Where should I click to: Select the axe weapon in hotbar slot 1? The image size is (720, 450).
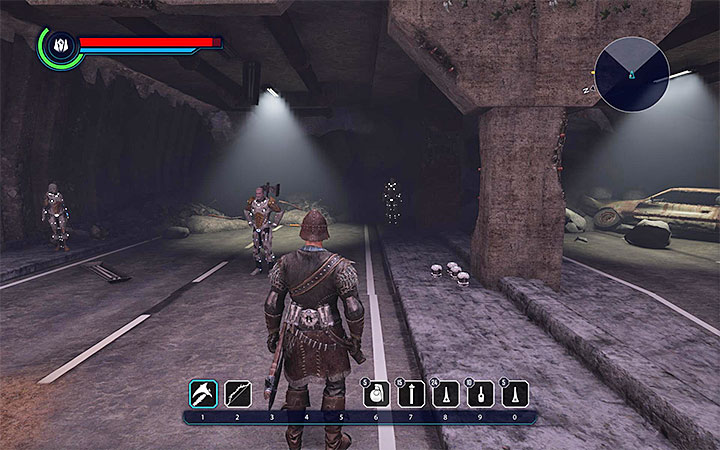tap(203, 392)
